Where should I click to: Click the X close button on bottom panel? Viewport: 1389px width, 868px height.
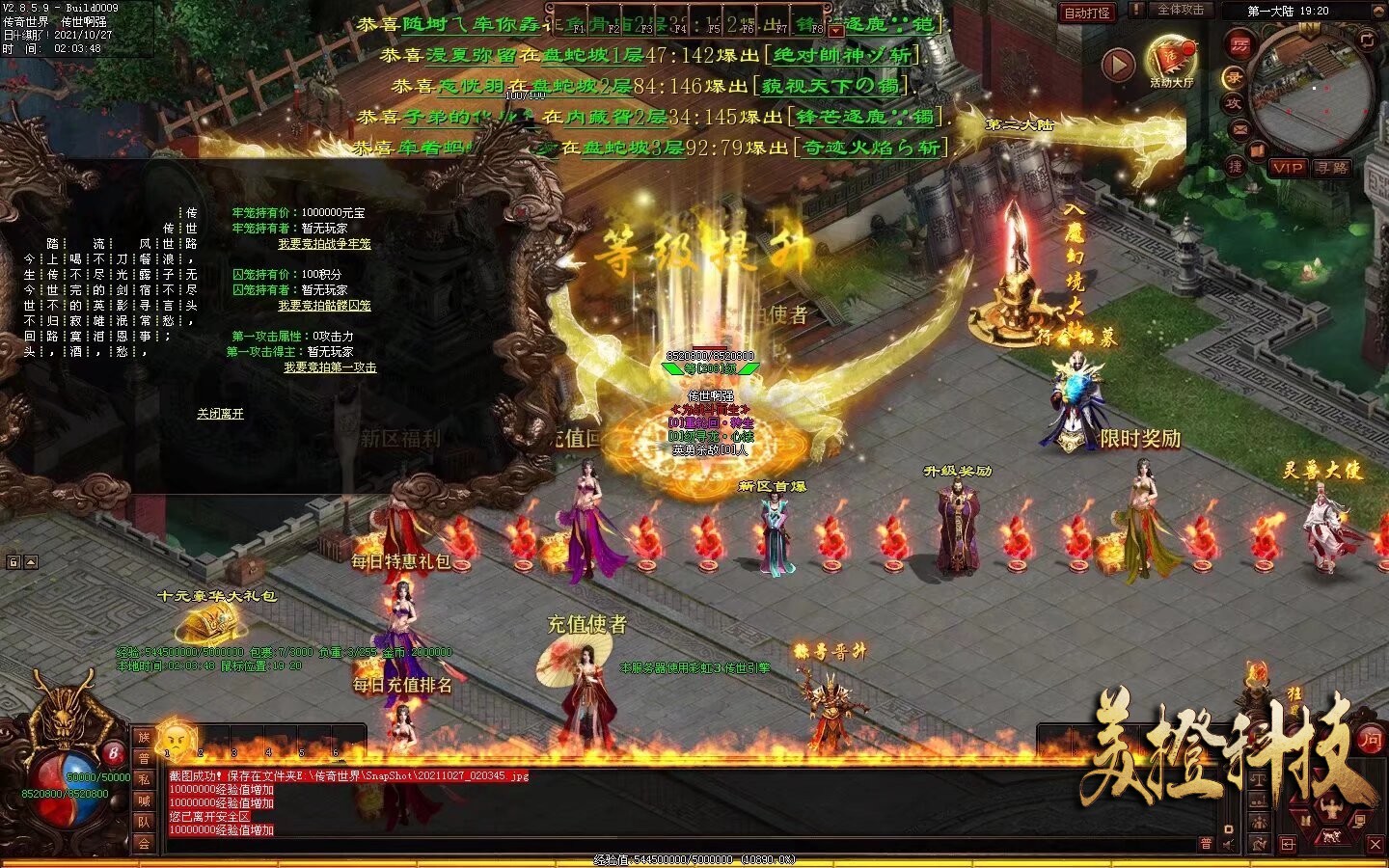click(x=1375, y=844)
